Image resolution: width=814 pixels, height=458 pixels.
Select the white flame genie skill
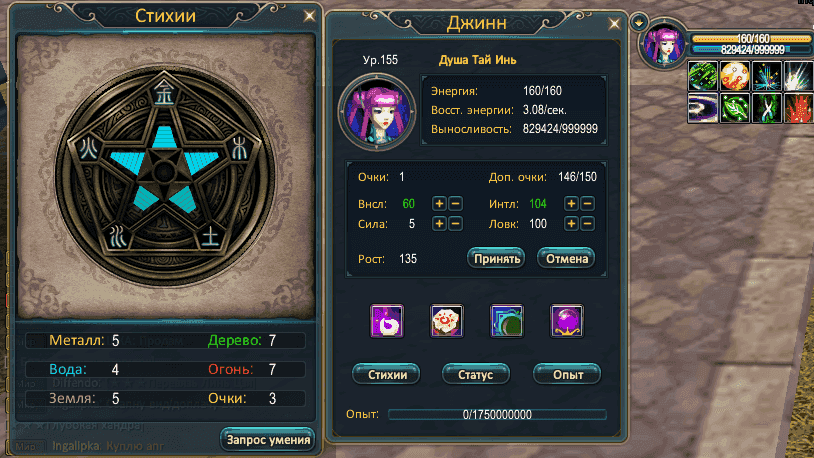(387, 321)
